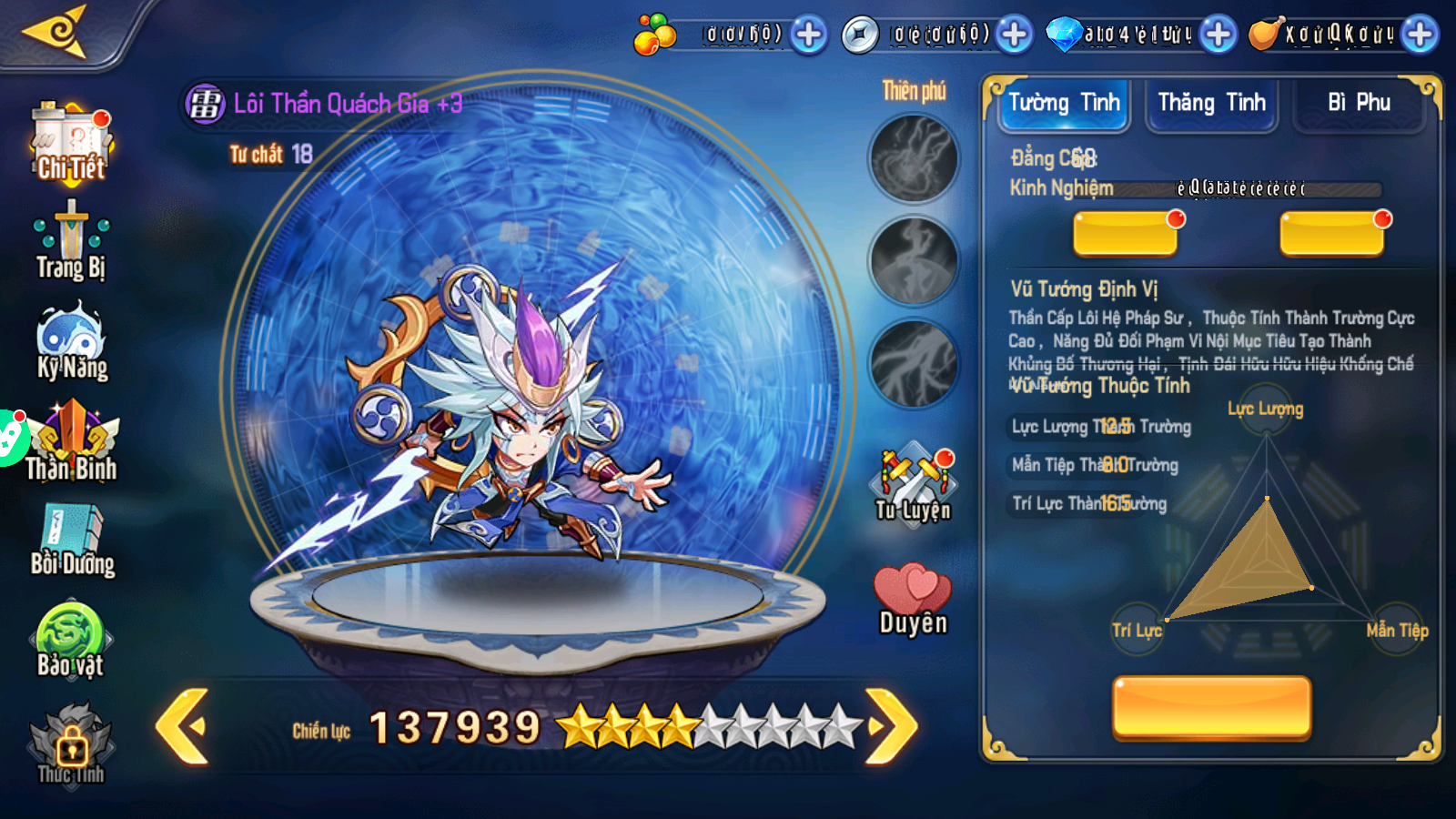
Task: Open the Trang Bị equipment menu
Action: [71, 241]
